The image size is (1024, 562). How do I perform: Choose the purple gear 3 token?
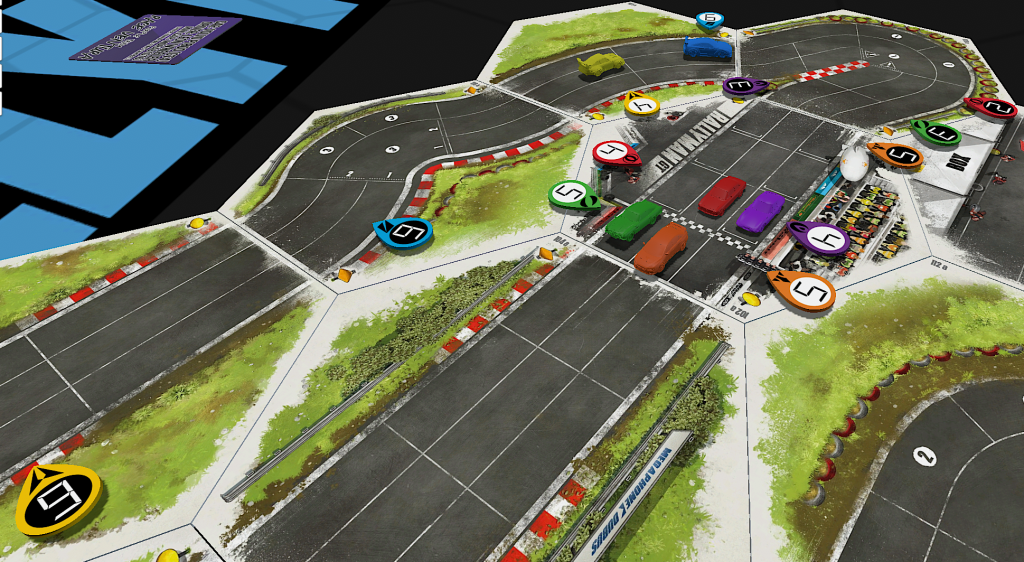[x=745, y=87]
